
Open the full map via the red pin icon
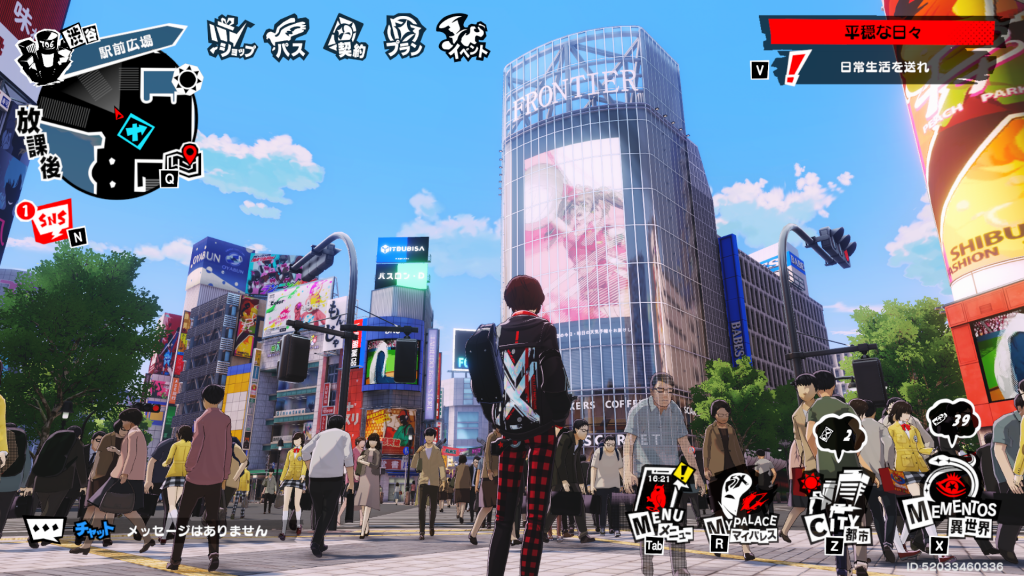pyautogui.click(x=186, y=157)
